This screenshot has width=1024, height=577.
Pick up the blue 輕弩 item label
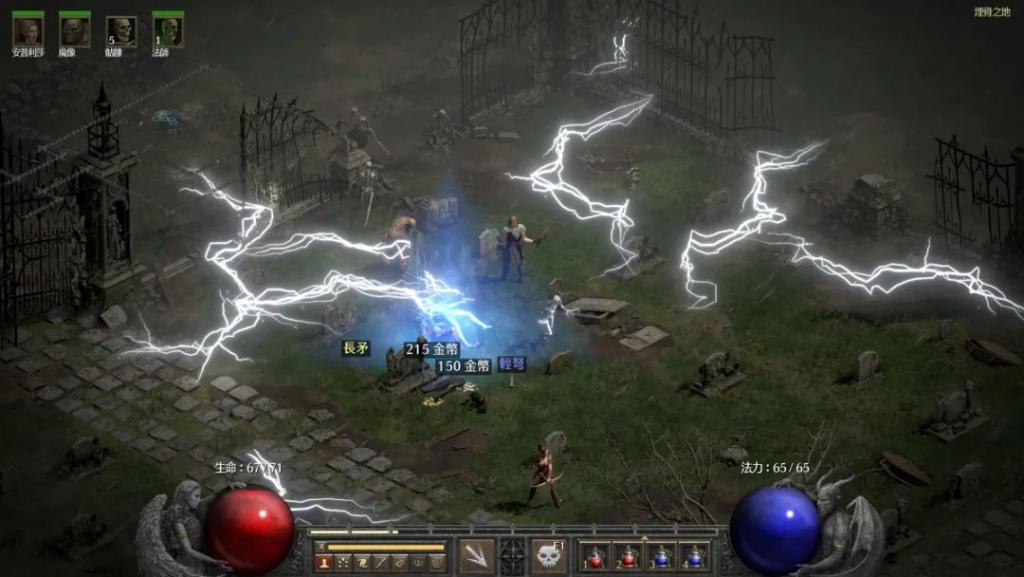point(512,365)
